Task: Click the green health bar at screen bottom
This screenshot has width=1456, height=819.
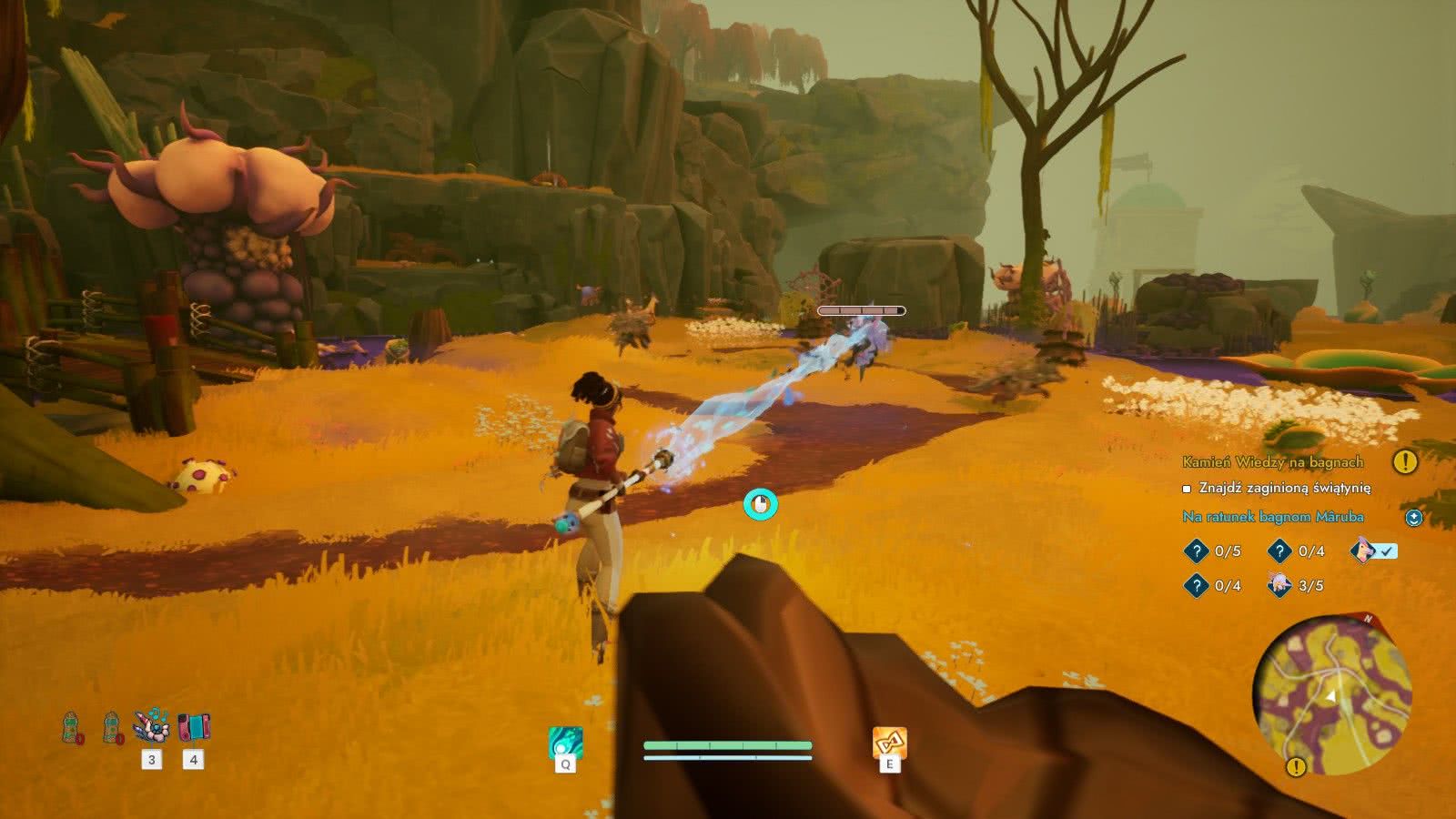Action: (x=726, y=745)
